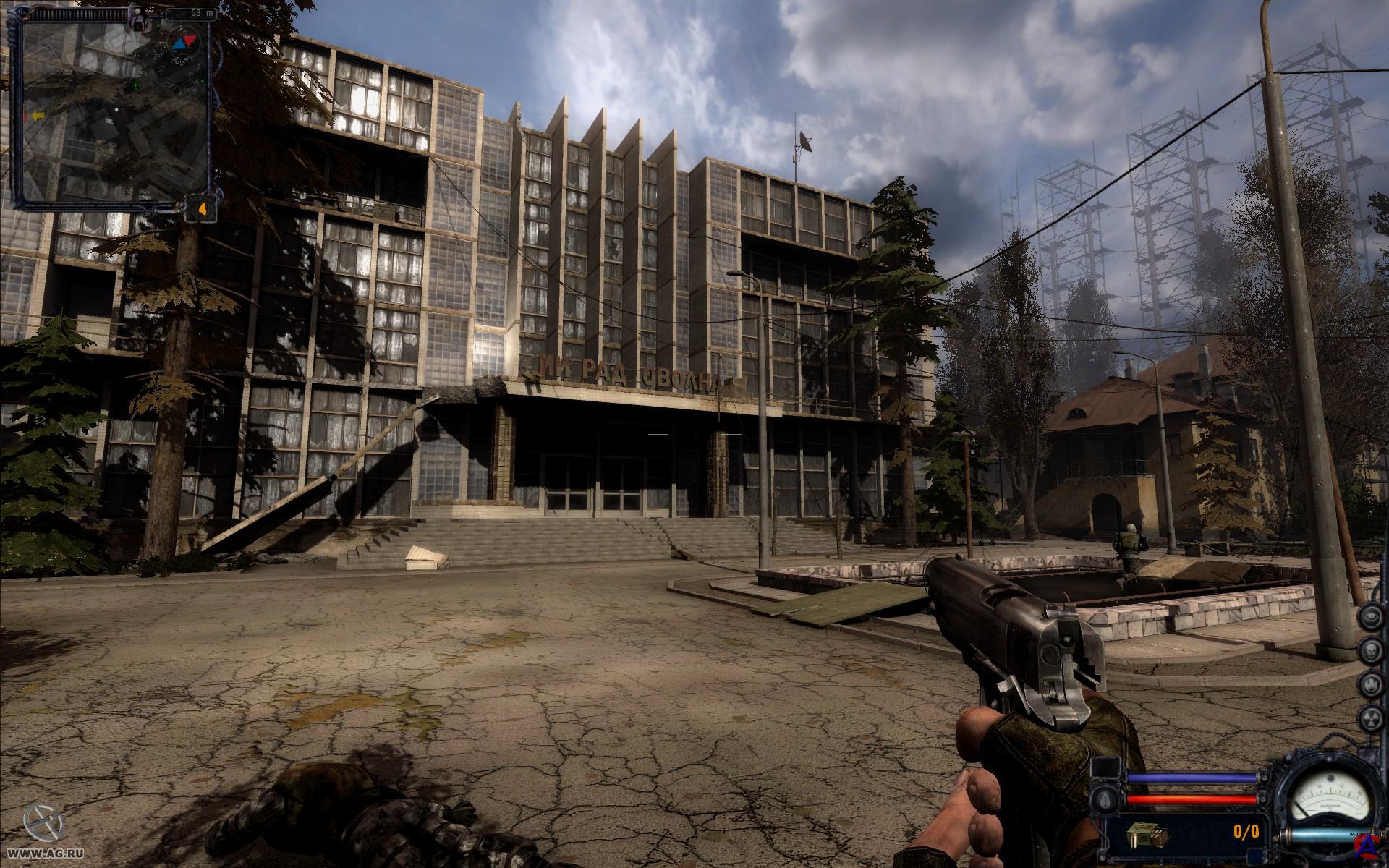1389x868 pixels.
Task: Click the orange contact counter below minimap
Action: pos(203,209)
